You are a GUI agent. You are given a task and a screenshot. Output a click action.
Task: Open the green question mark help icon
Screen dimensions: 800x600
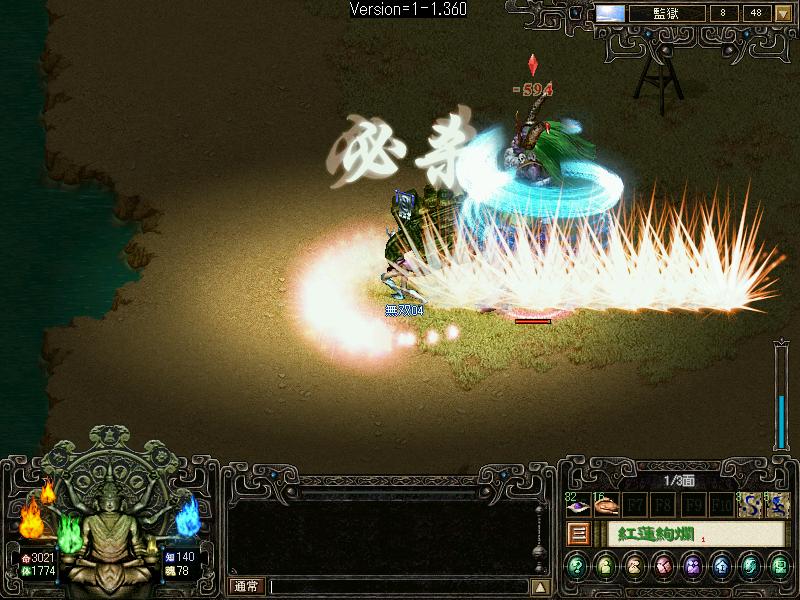(577, 567)
